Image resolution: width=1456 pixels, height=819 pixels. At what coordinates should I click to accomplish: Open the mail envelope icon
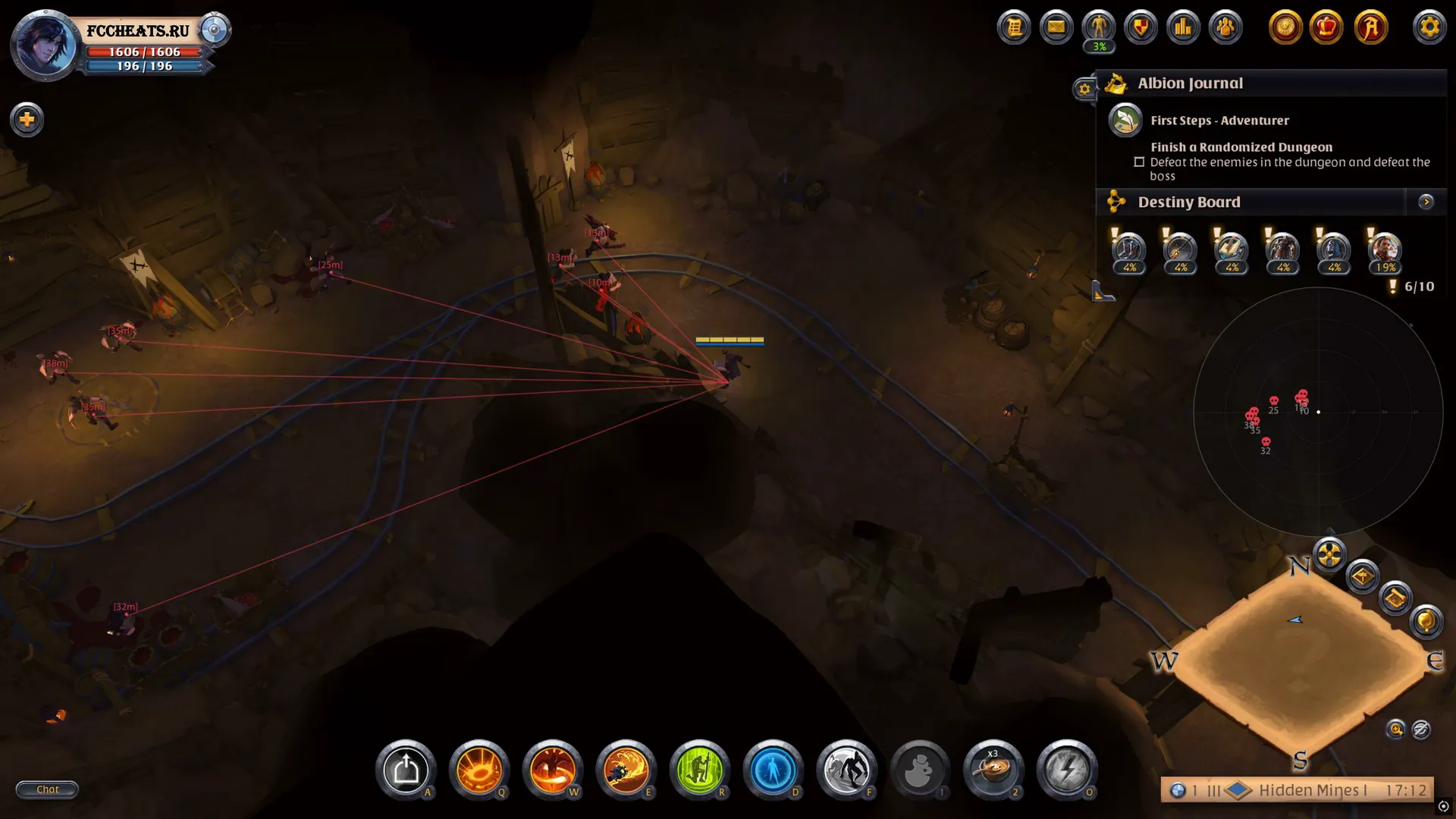[1056, 28]
